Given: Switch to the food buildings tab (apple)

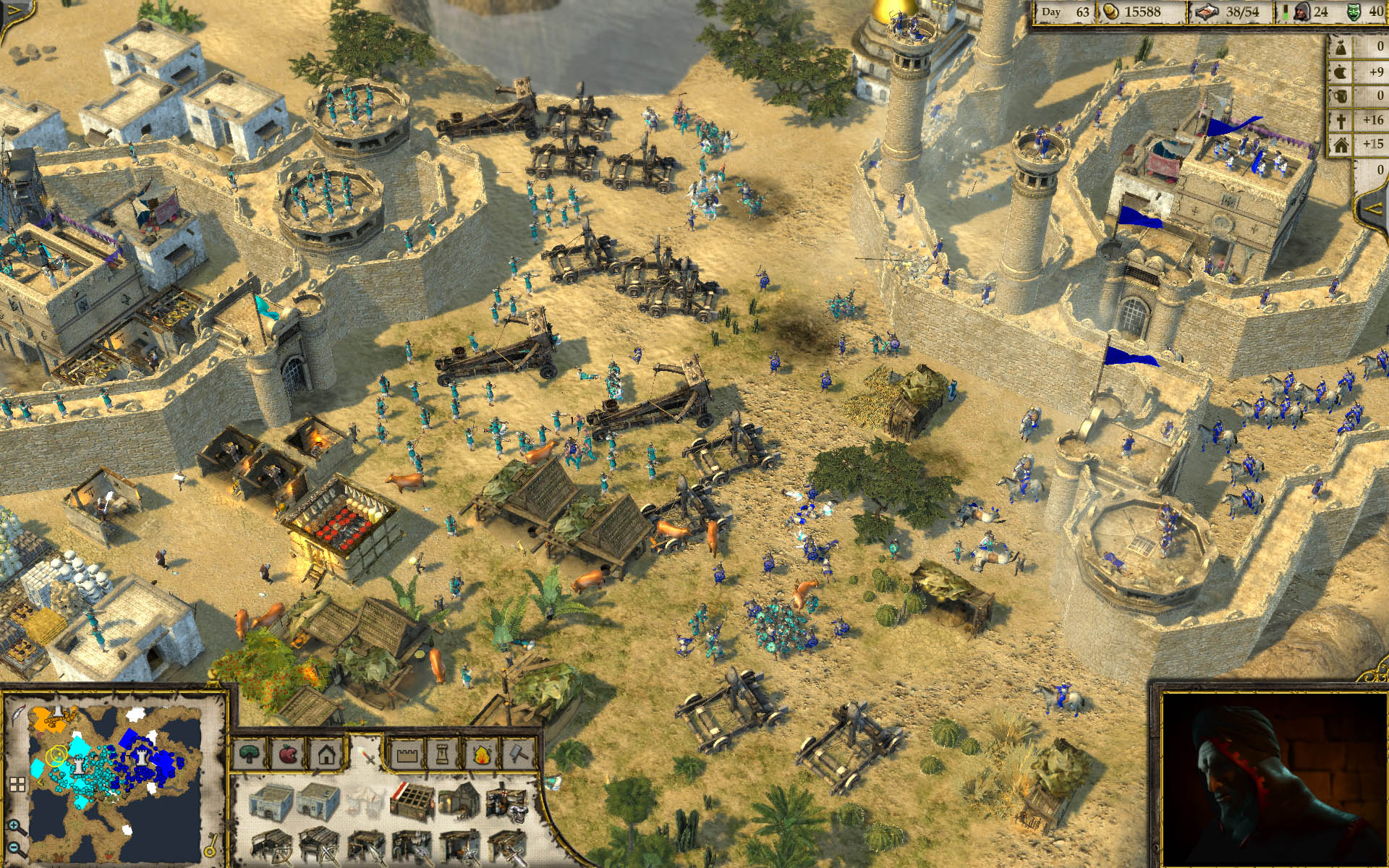Looking at the screenshot, I should click(x=288, y=754).
